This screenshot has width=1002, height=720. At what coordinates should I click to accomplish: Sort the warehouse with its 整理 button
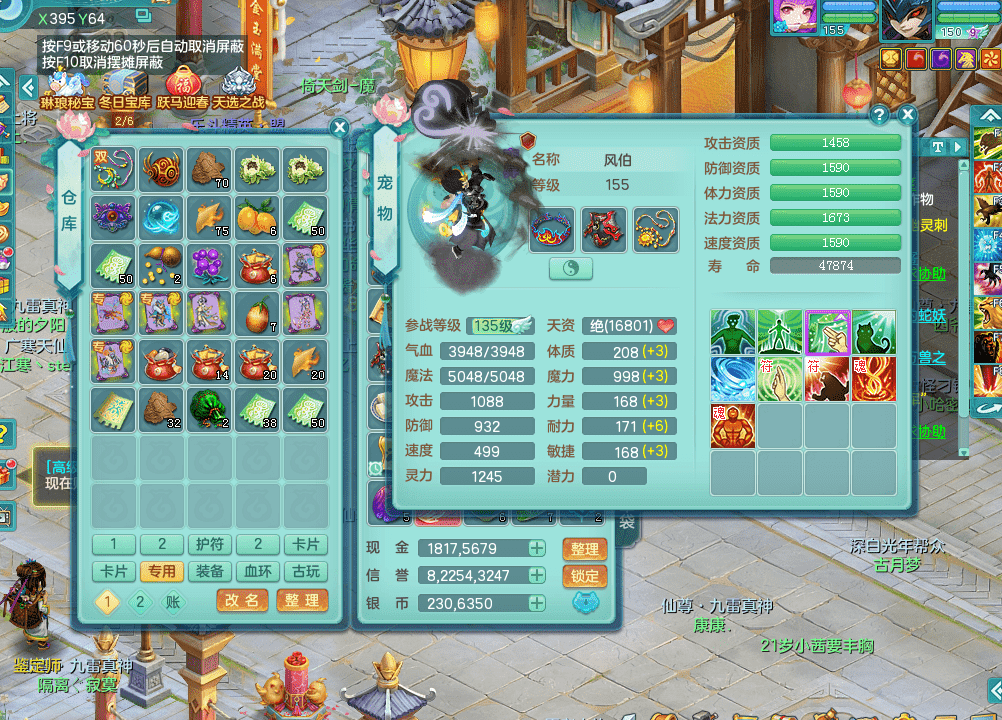pos(301,600)
